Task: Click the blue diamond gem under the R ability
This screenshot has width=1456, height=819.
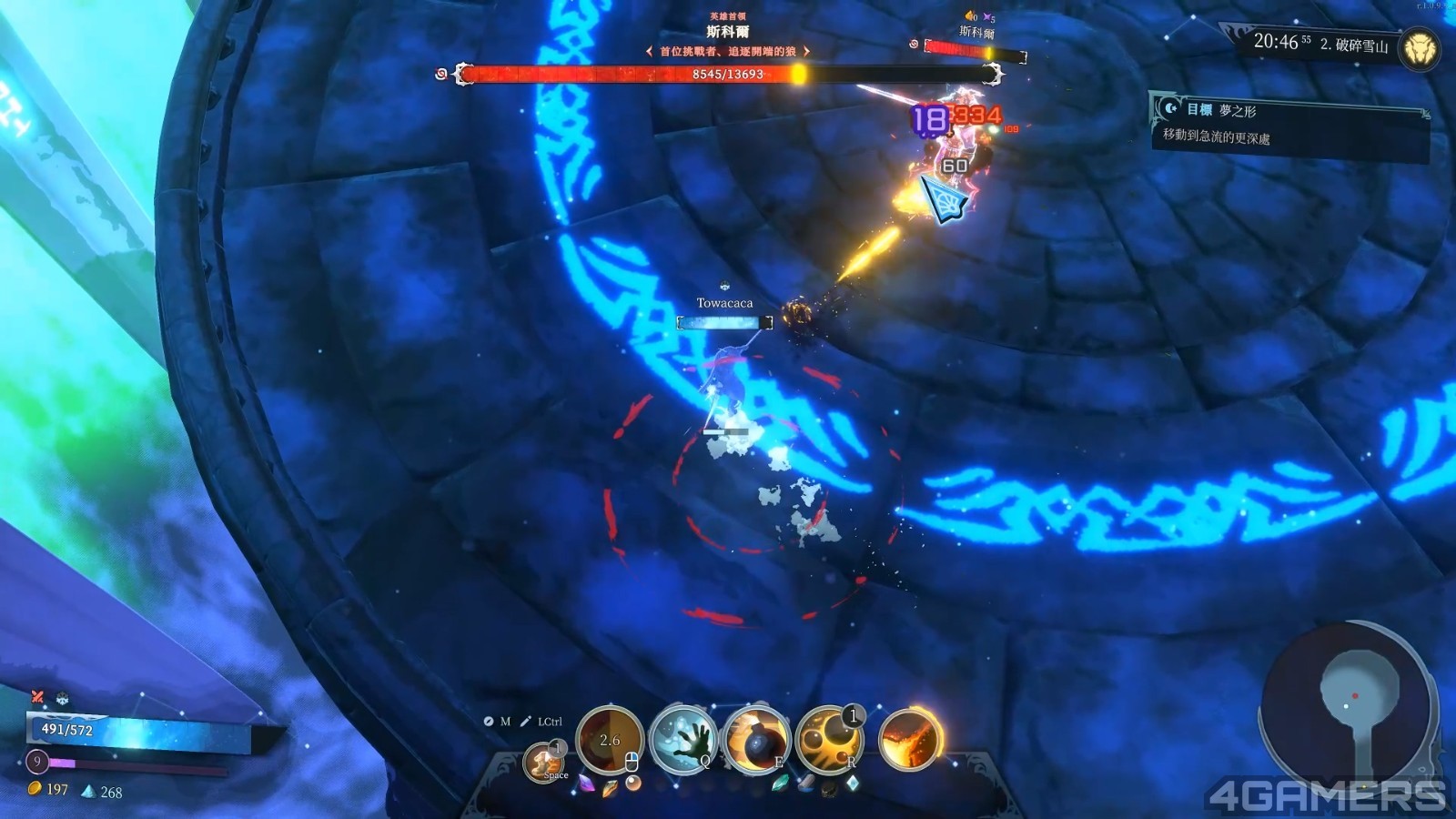Action: tap(852, 784)
